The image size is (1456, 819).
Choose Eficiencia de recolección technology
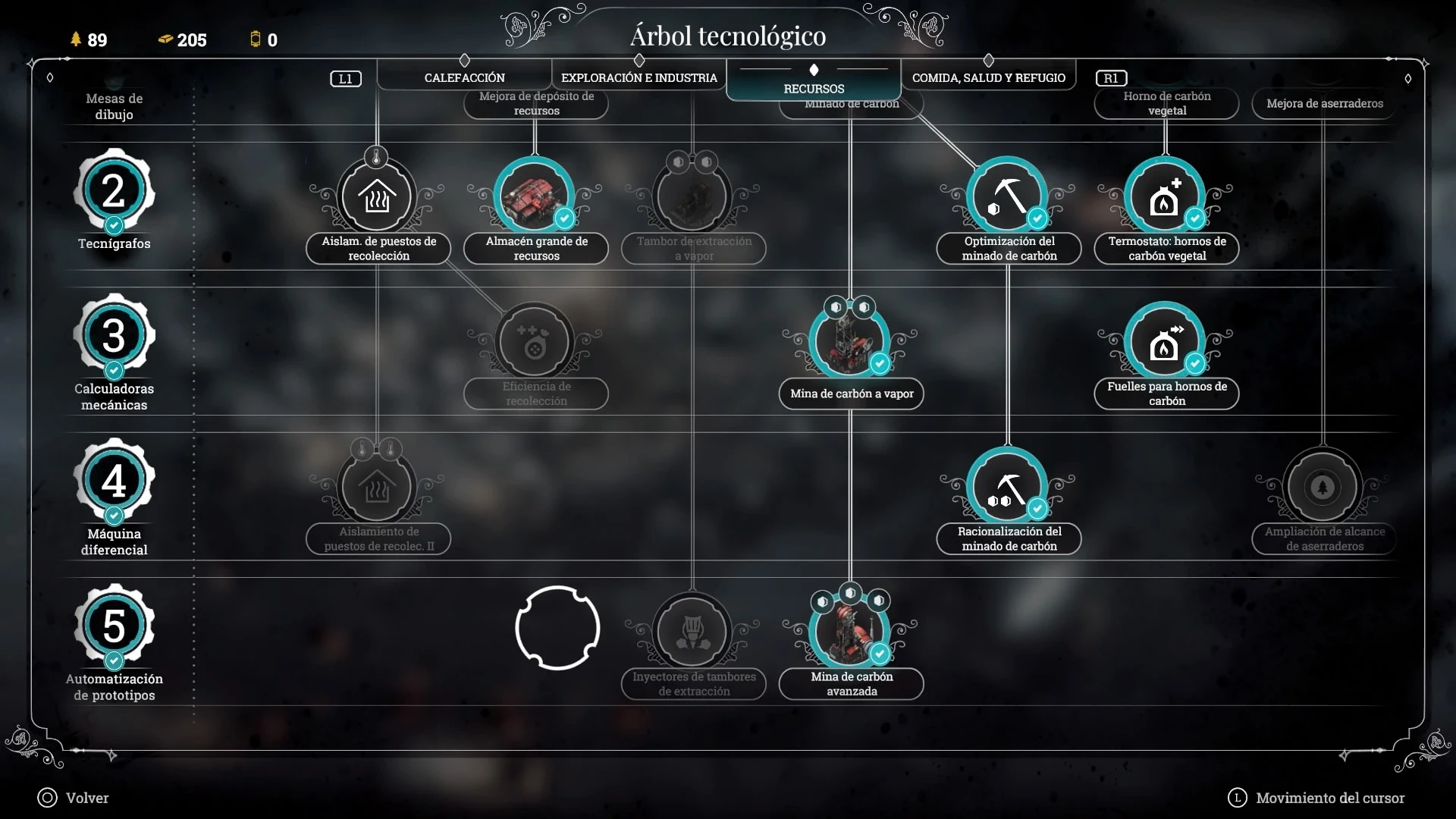[x=535, y=343]
